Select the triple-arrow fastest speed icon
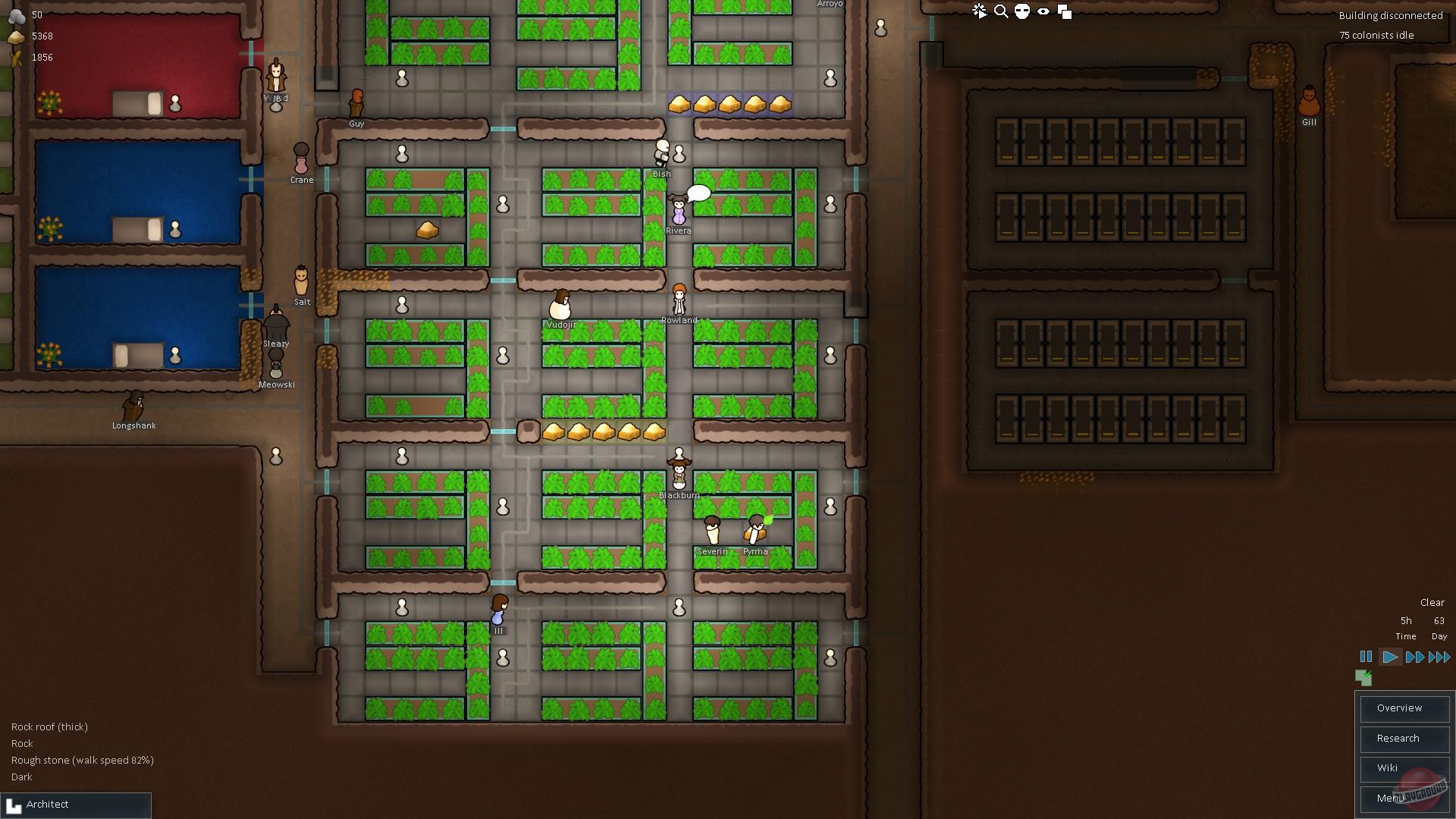1456x819 pixels. (1439, 657)
